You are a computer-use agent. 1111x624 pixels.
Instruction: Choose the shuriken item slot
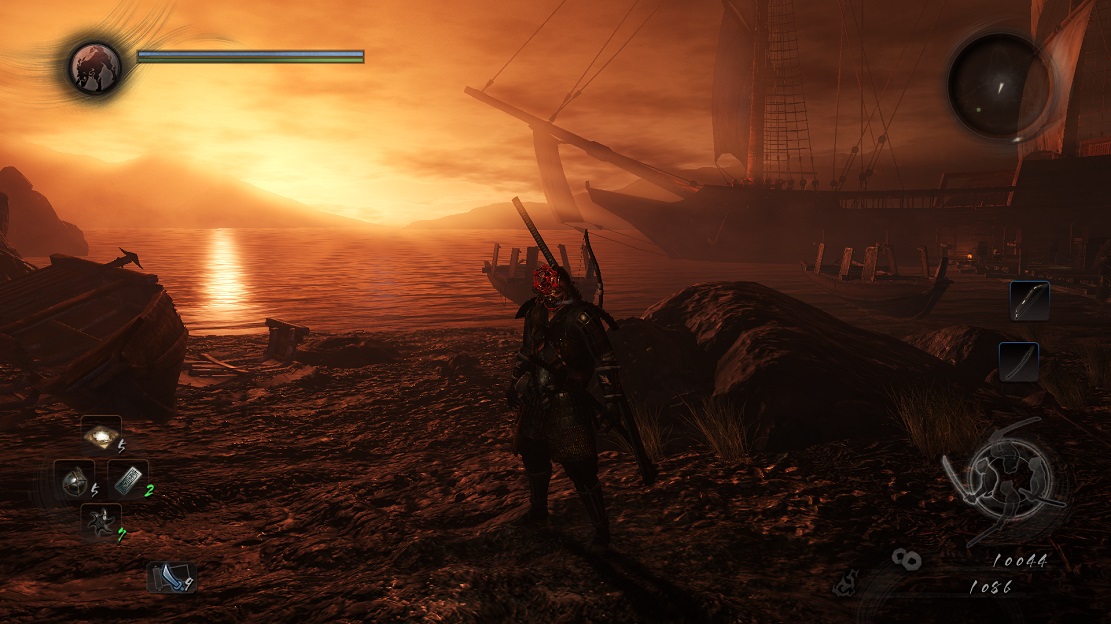(101, 523)
